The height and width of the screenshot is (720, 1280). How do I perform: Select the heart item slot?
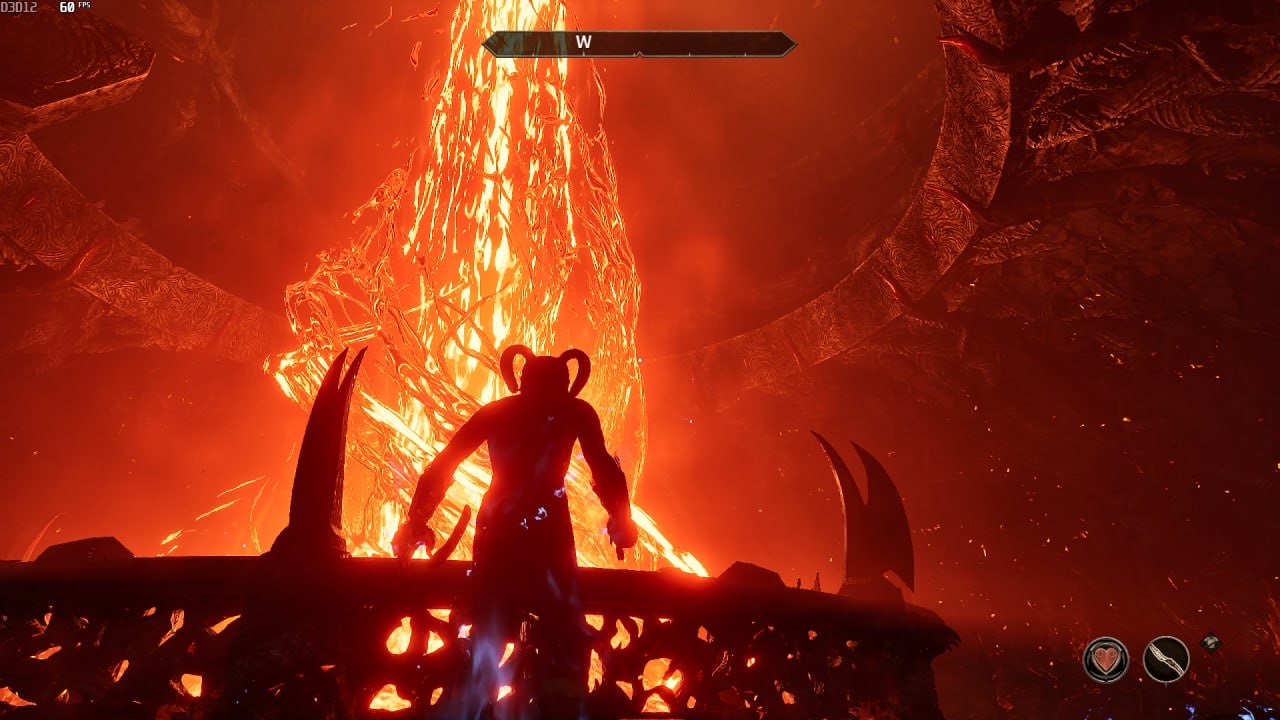coord(1105,659)
